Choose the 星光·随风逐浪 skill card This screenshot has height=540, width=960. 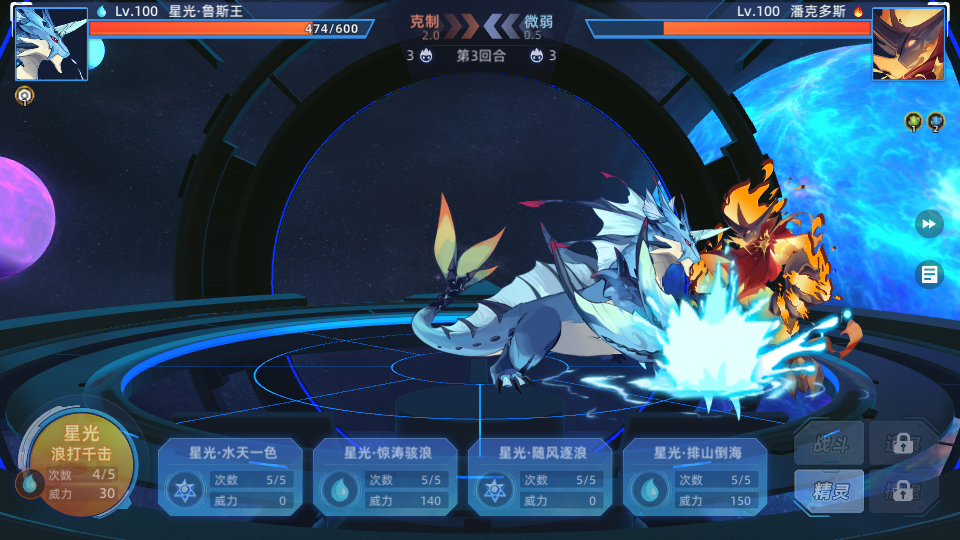(541, 477)
